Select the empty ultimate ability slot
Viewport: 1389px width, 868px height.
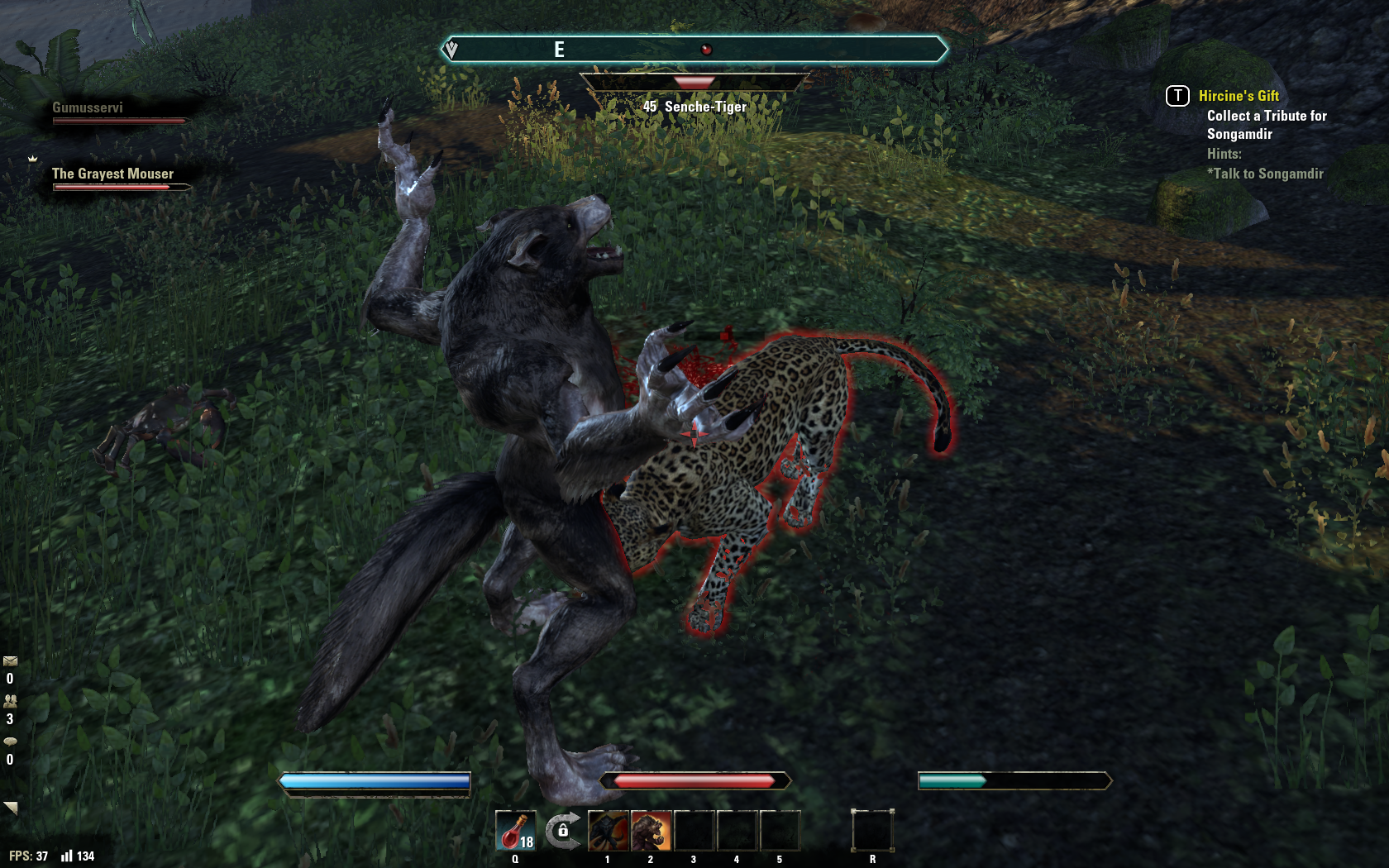(x=872, y=830)
